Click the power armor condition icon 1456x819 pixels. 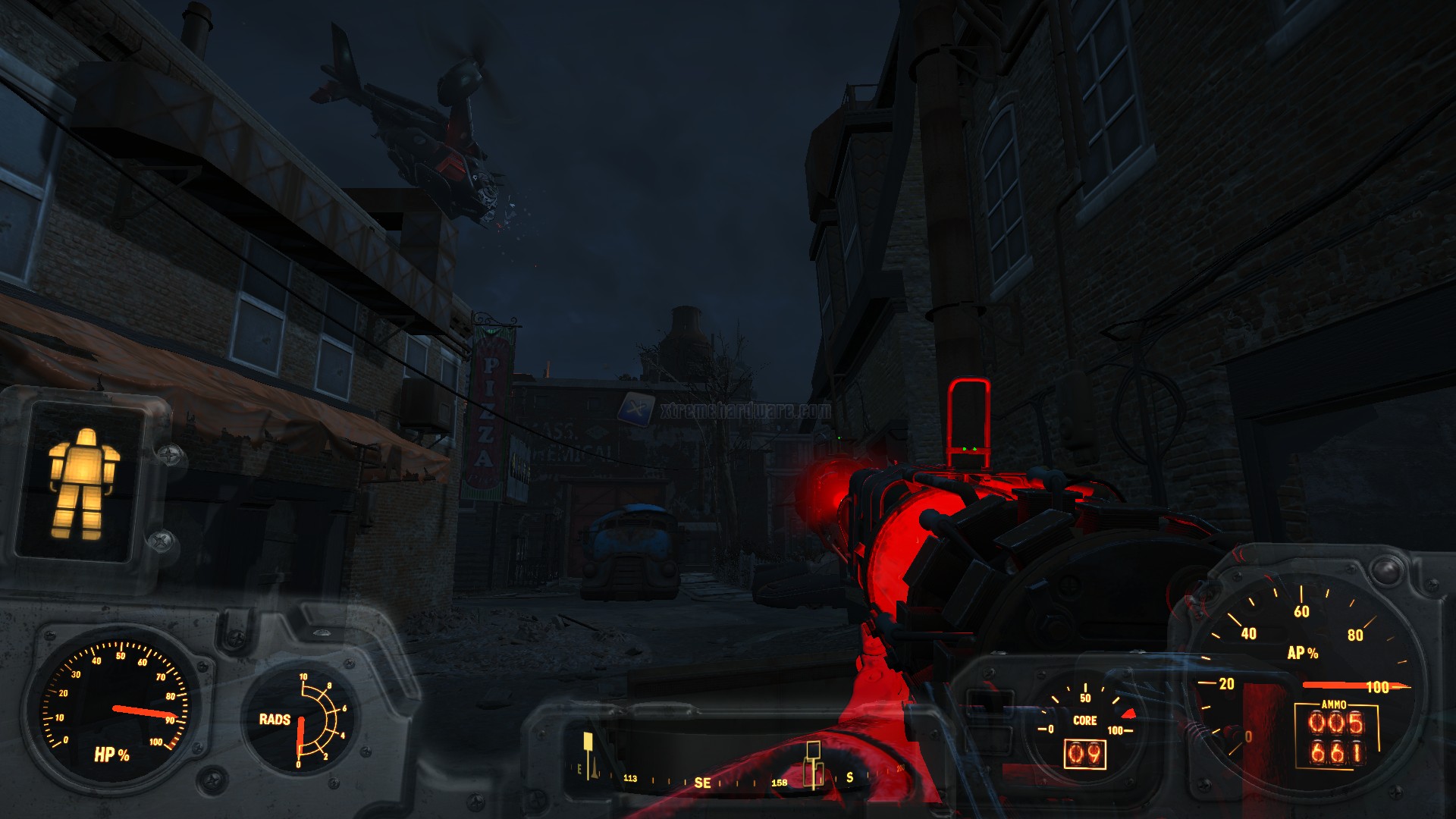point(83,483)
